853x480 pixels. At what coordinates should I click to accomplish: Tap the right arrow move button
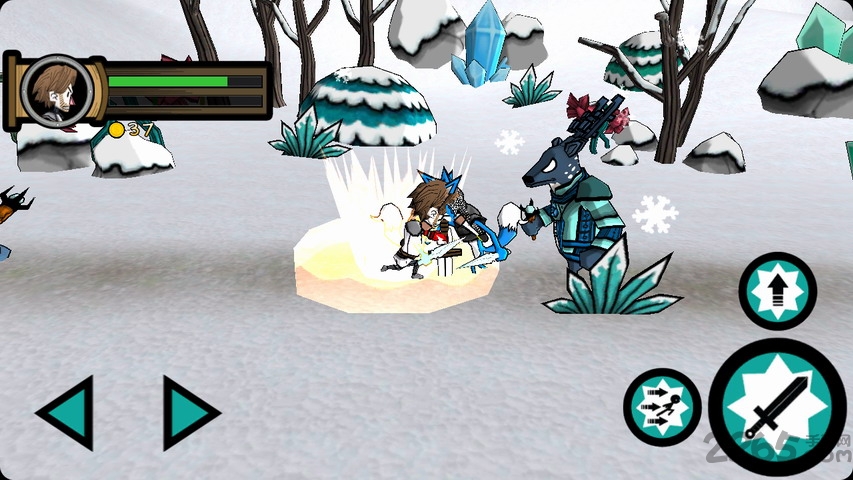click(188, 412)
